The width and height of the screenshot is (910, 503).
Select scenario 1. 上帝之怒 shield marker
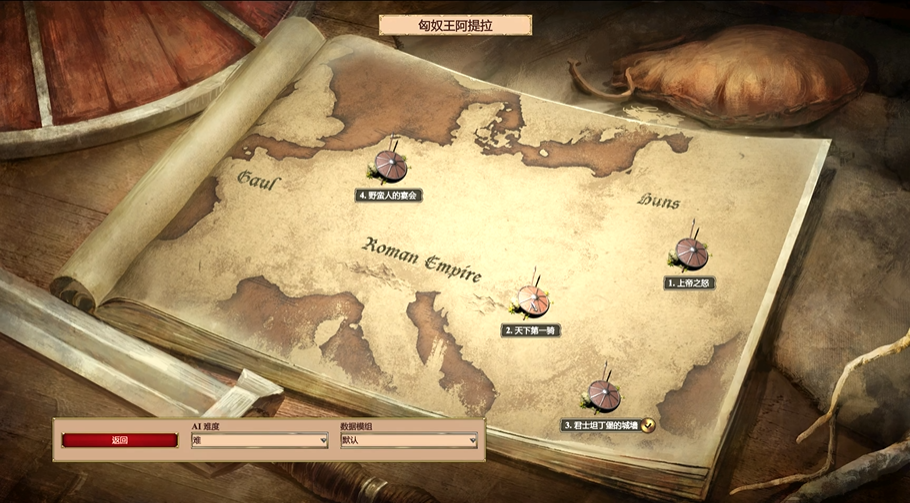(x=691, y=253)
